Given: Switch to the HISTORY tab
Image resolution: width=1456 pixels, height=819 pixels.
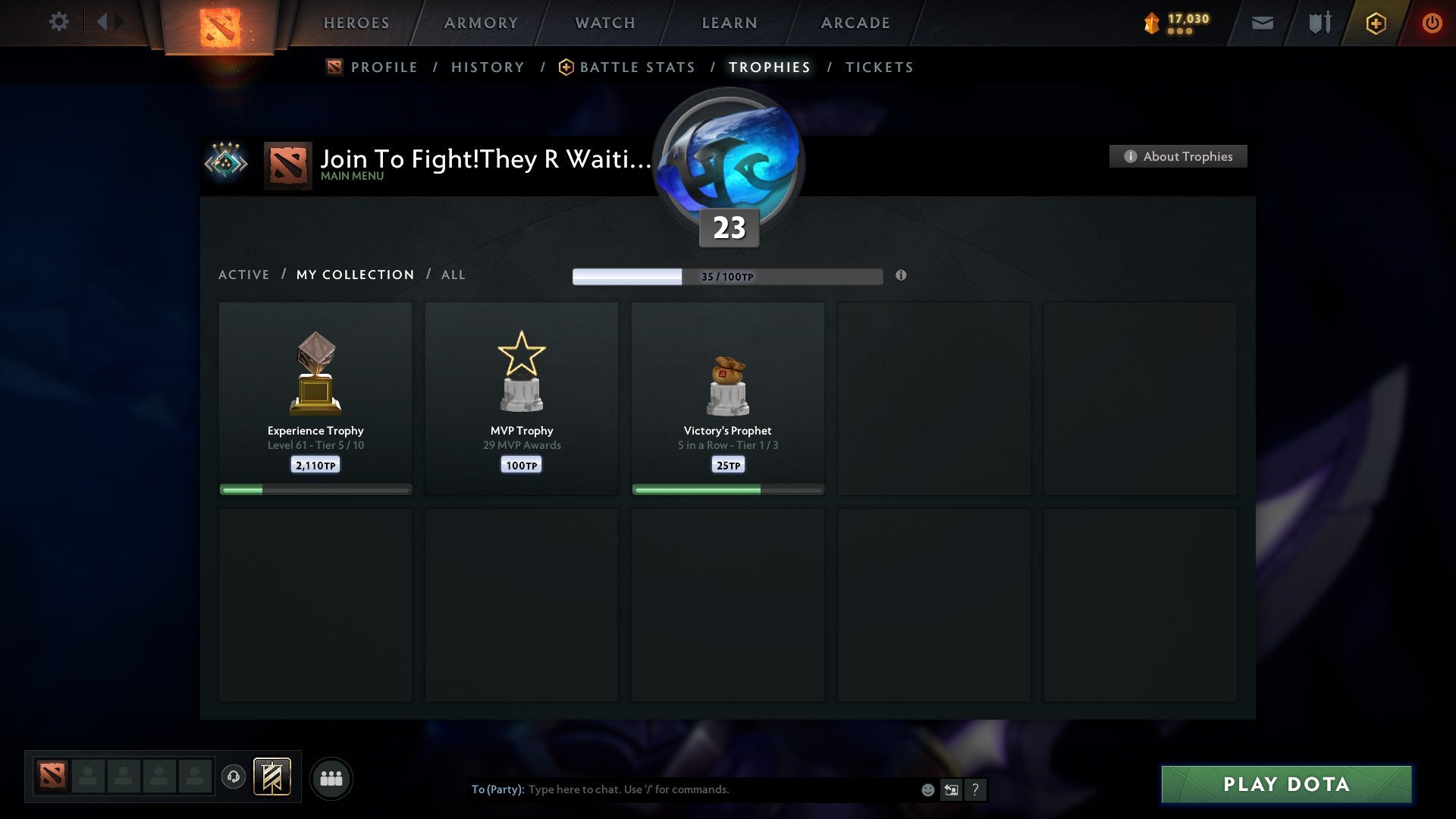Looking at the screenshot, I should pyautogui.click(x=488, y=67).
